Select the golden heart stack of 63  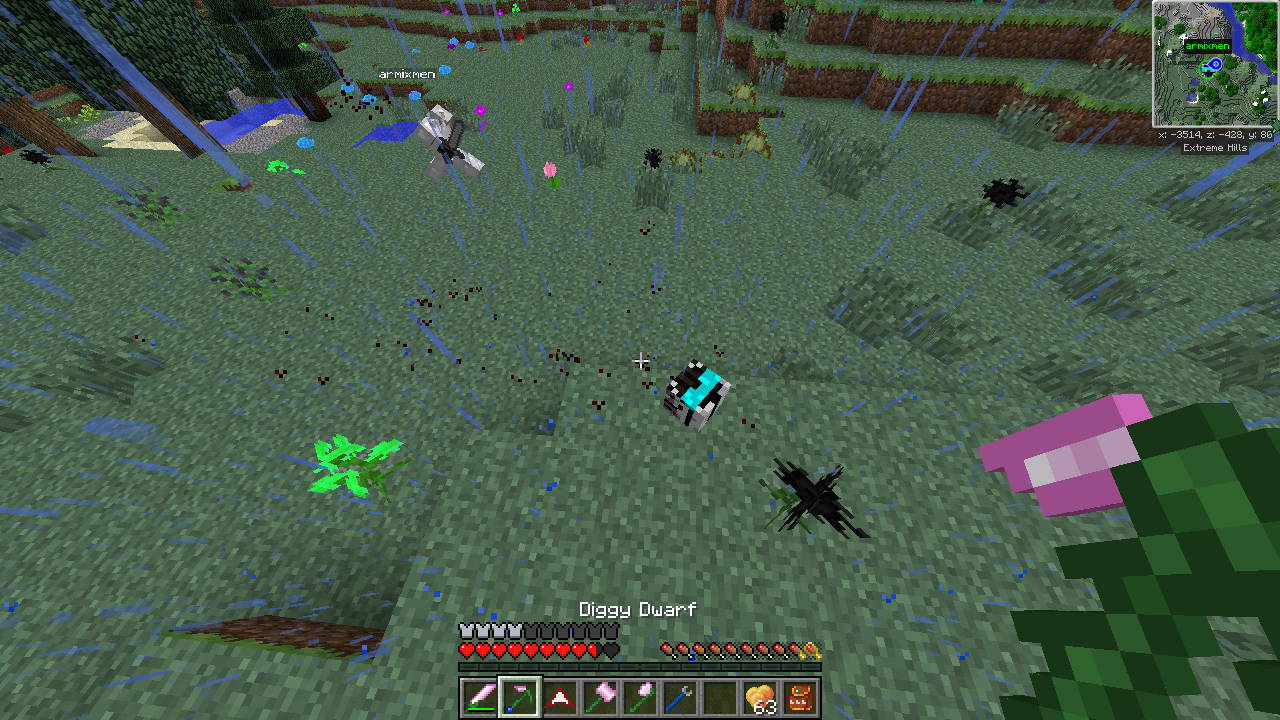760,697
